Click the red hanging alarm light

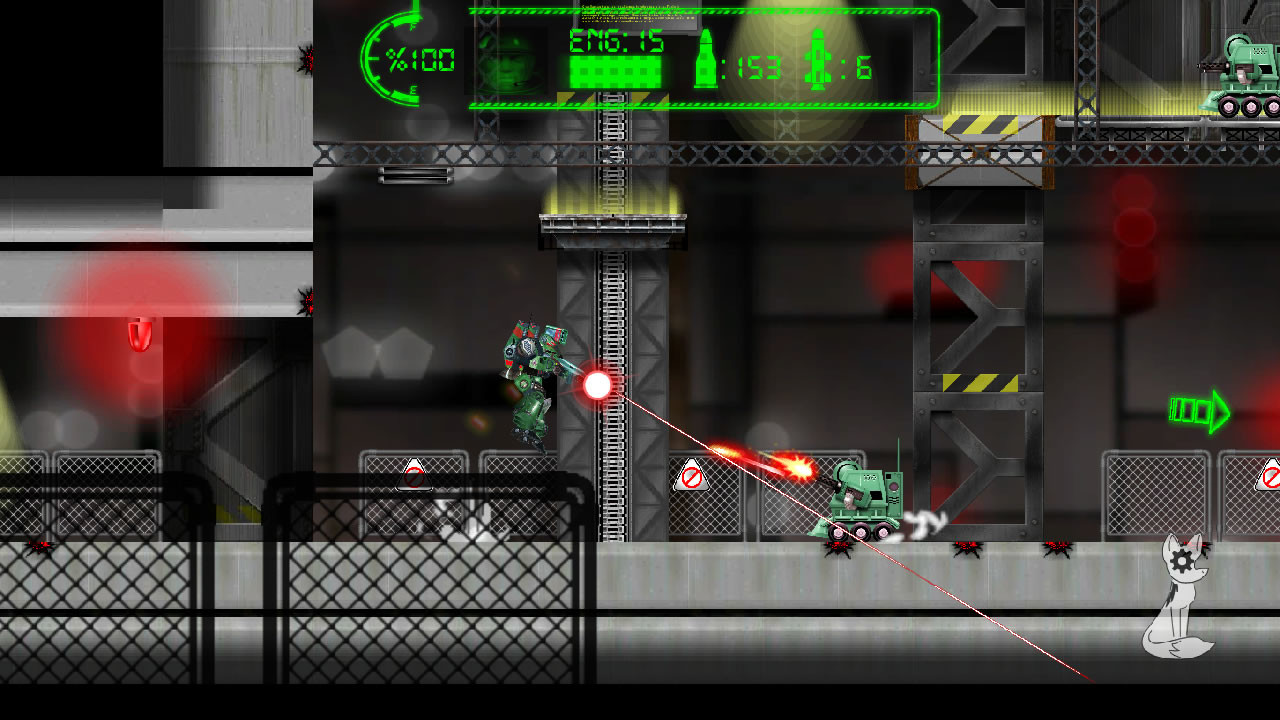point(139,336)
